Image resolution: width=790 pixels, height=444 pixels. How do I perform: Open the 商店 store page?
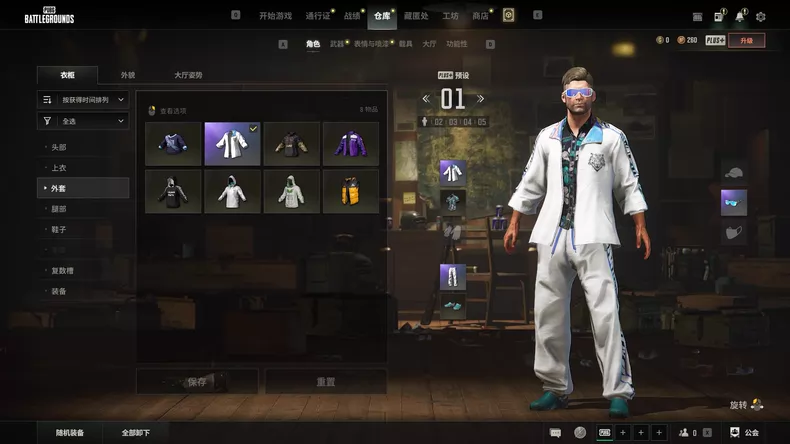(x=480, y=16)
